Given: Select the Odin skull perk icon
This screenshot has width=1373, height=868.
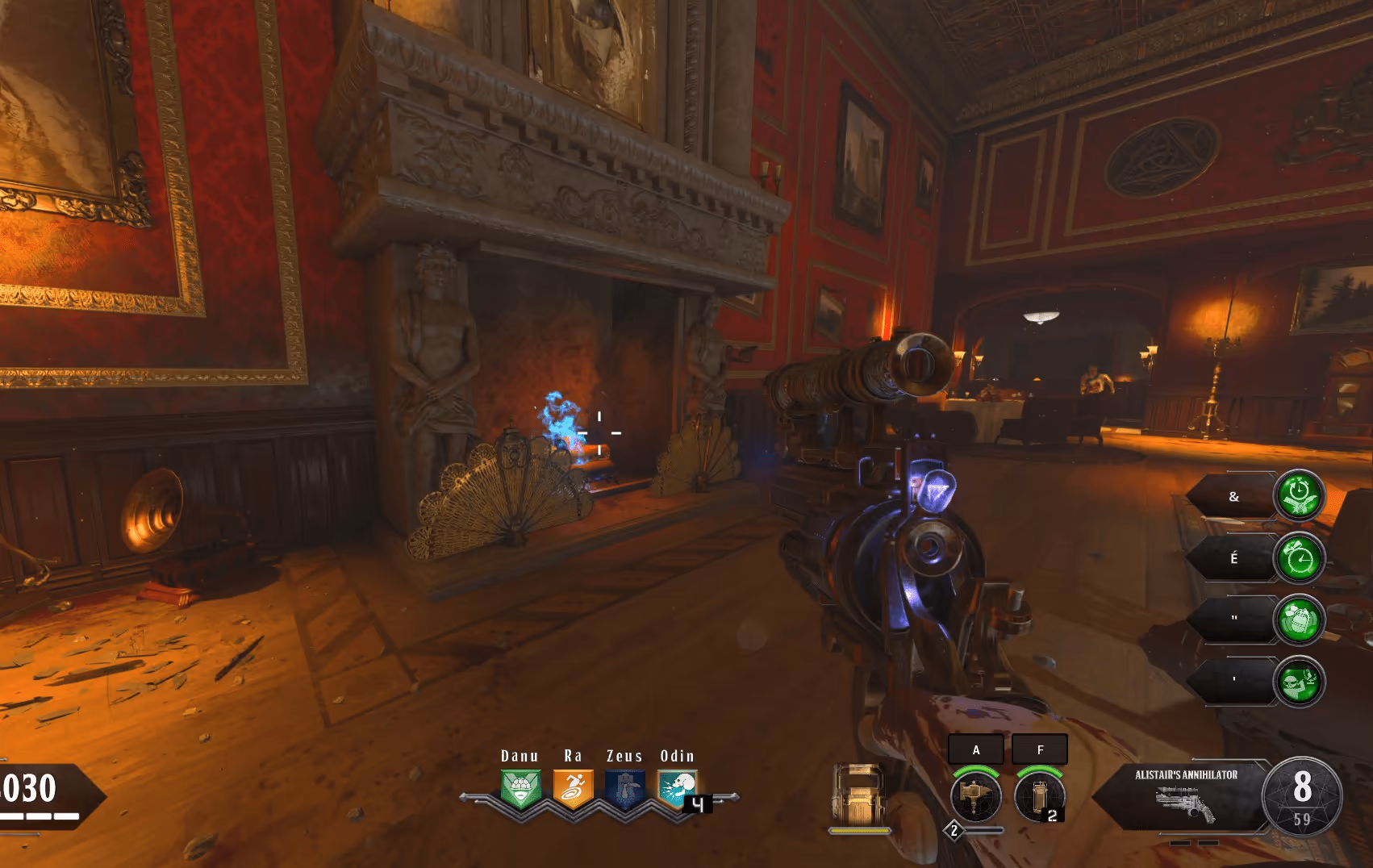Looking at the screenshot, I should 677,789.
